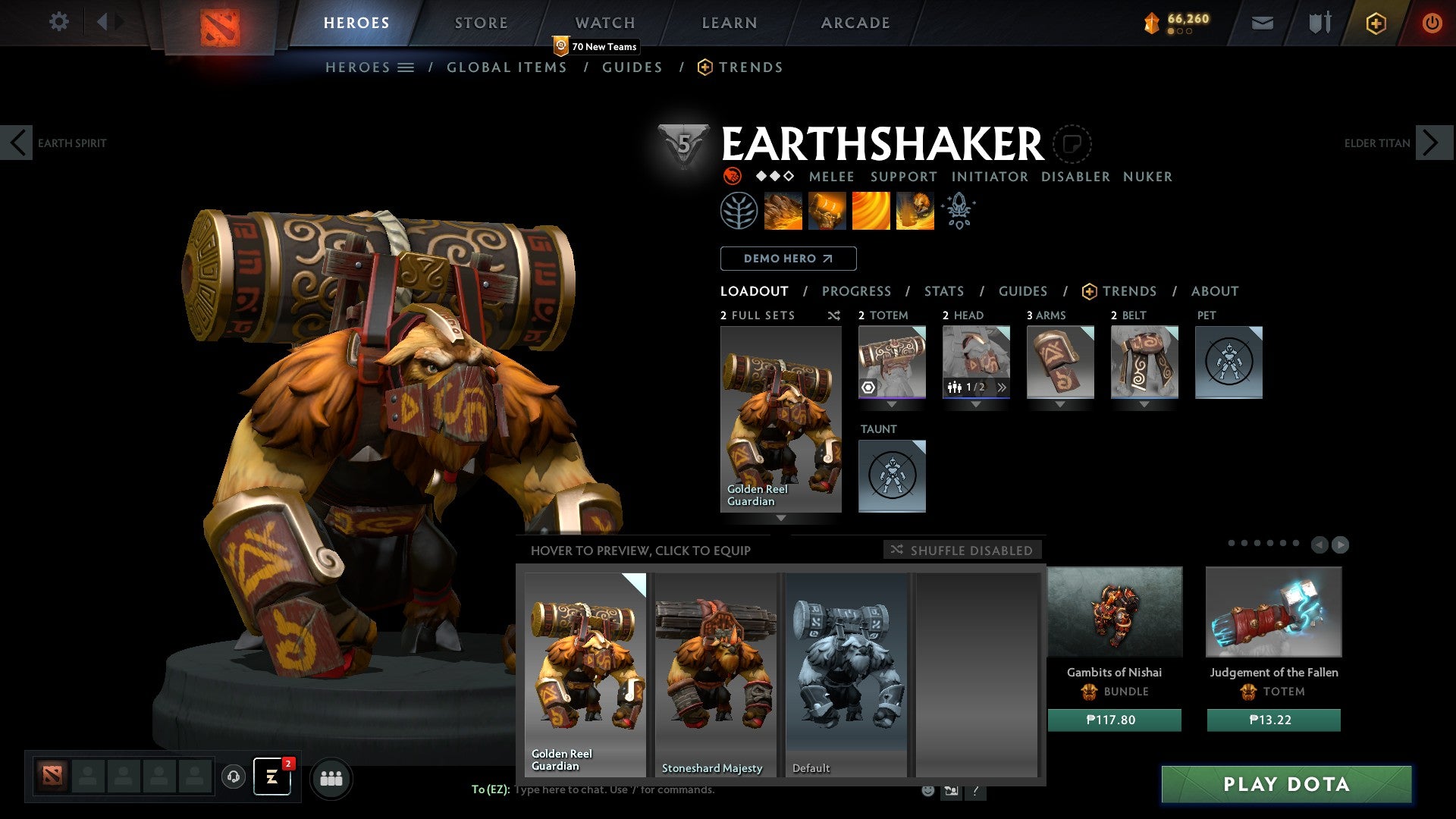Click the Dota Plus hexagon icon
1456x819 pixels.
(1375, 23)
